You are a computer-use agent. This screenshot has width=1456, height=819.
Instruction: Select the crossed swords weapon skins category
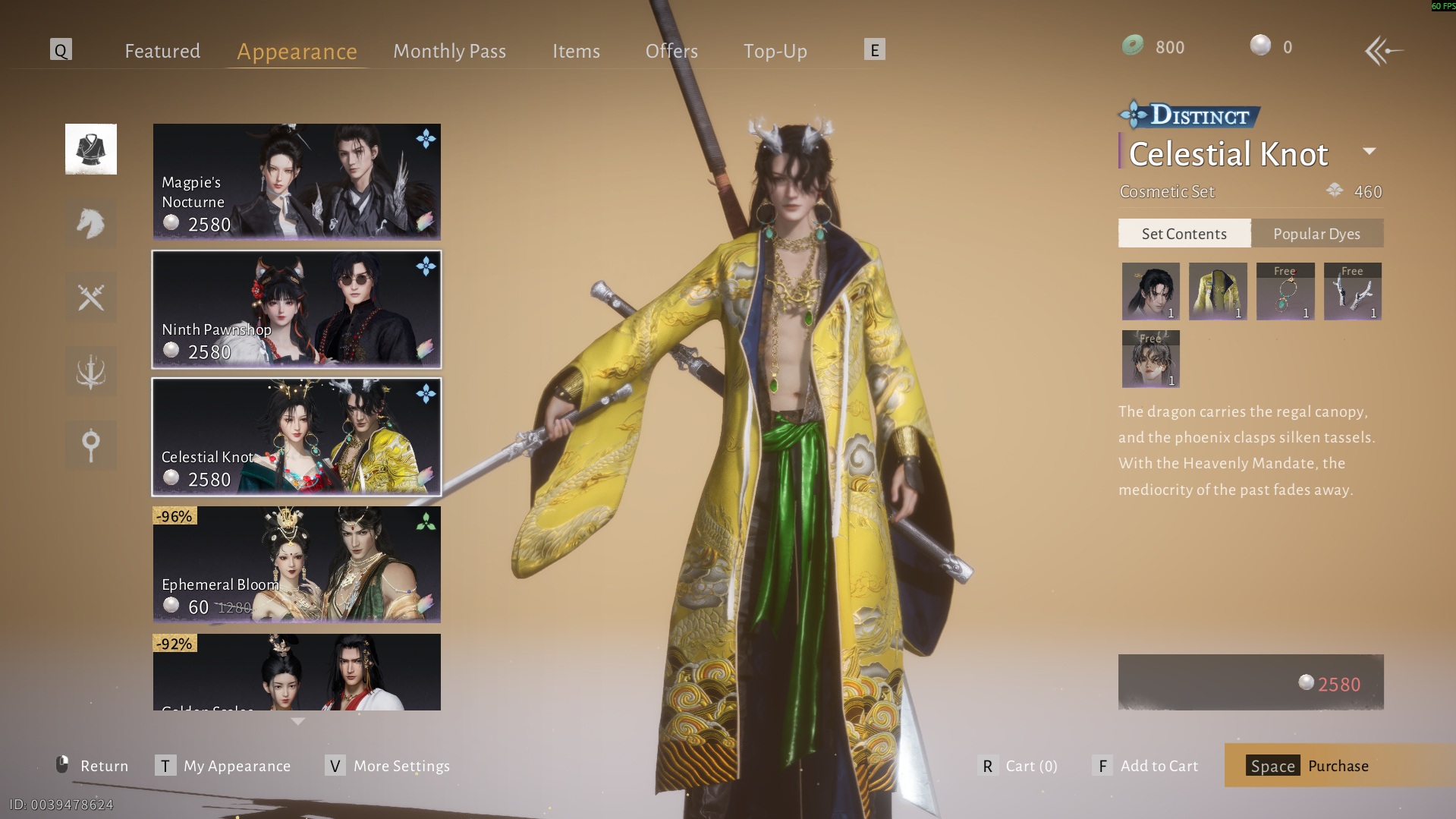[91, 298]
